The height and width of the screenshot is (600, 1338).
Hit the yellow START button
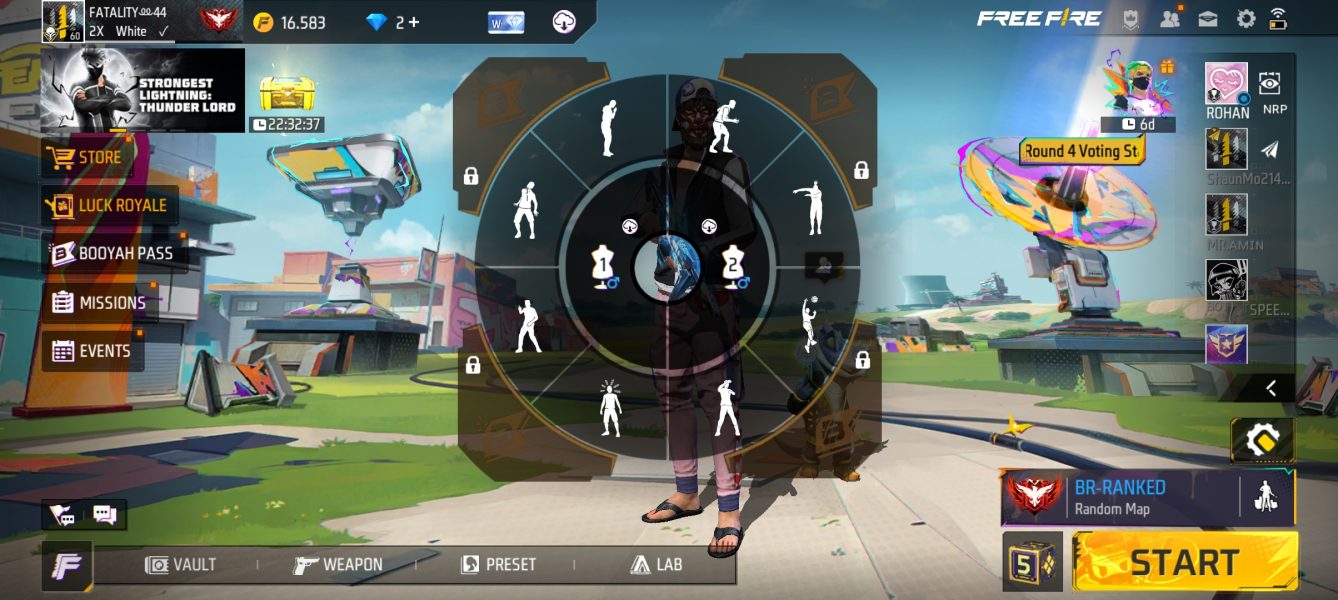(1184, 562)
